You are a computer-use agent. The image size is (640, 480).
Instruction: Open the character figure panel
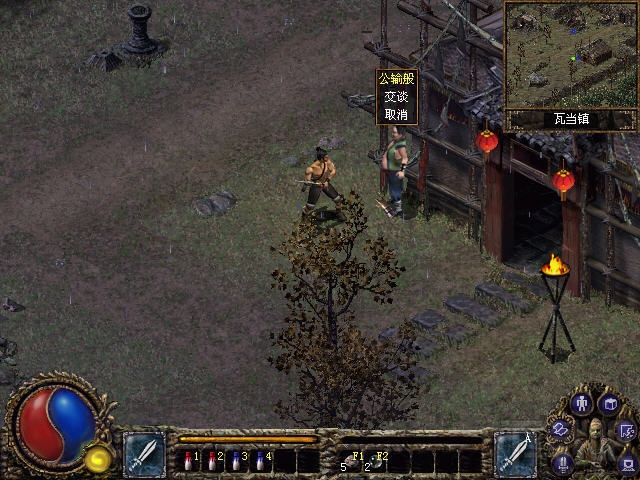pyautogui.click(x=582, y=404)
